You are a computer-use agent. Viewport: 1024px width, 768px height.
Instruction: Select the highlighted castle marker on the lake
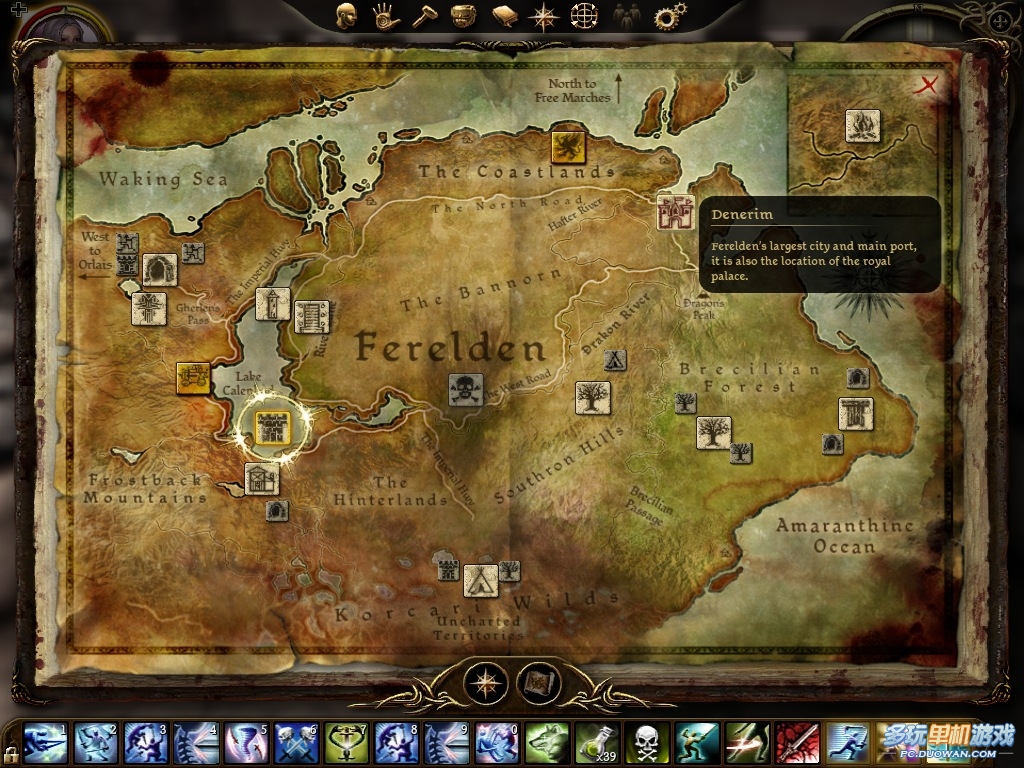[272, 428]
